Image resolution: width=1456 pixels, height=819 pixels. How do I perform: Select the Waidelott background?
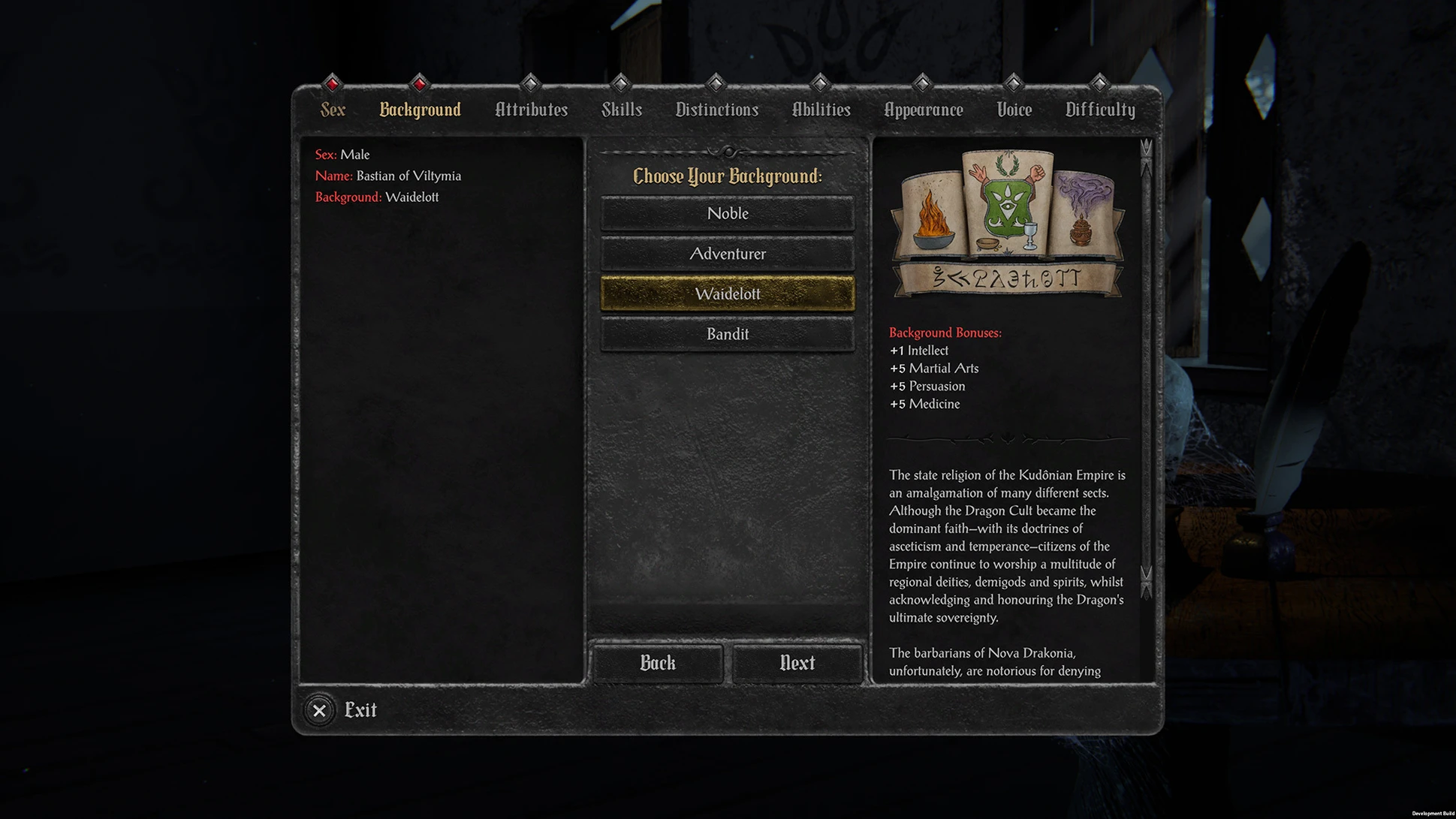pyautogui.click(x=727, y=294)
